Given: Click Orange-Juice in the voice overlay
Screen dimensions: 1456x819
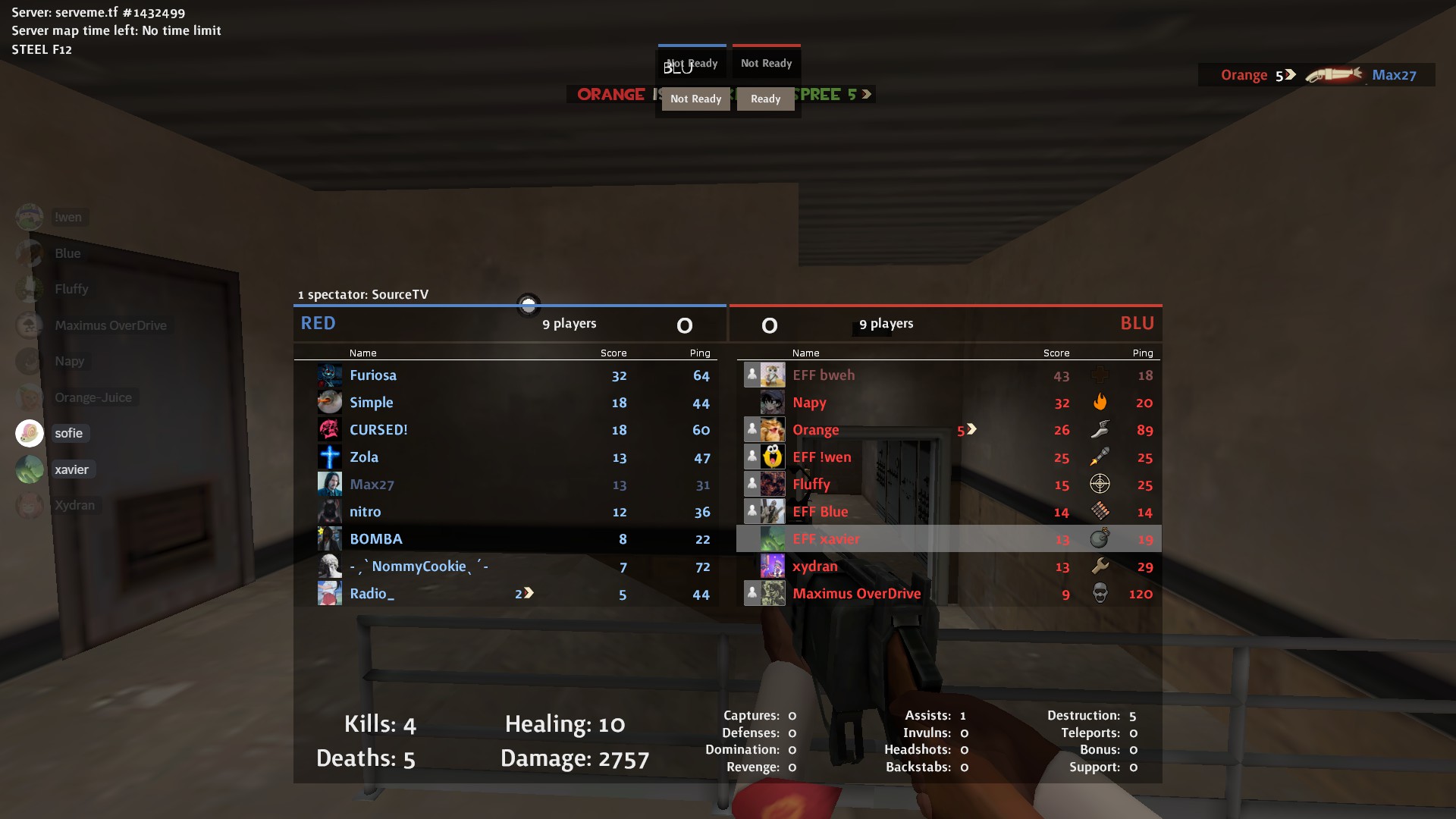Looking at the screenshot, I should click(93, 397).
